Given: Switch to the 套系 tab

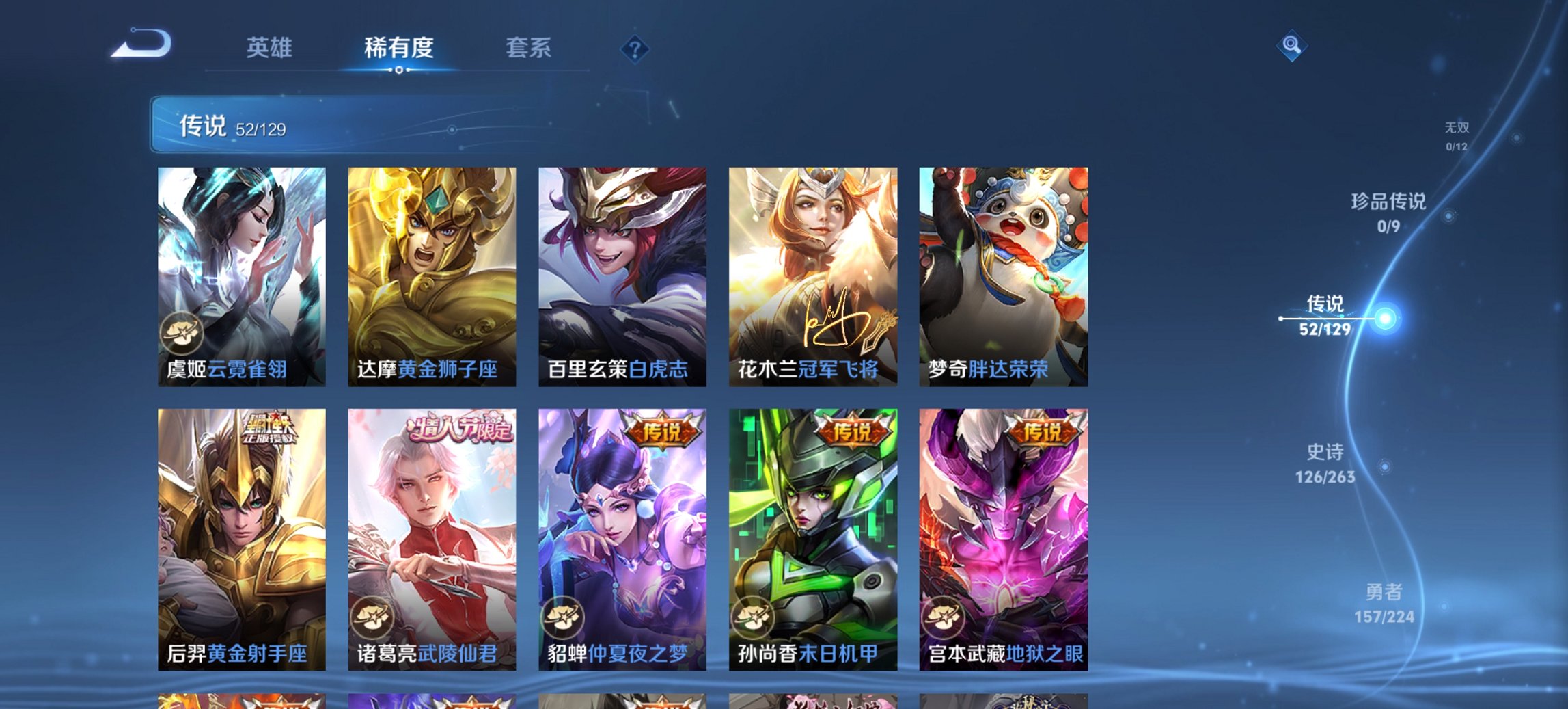Looking at the screenshot, I should click(528, 48).
